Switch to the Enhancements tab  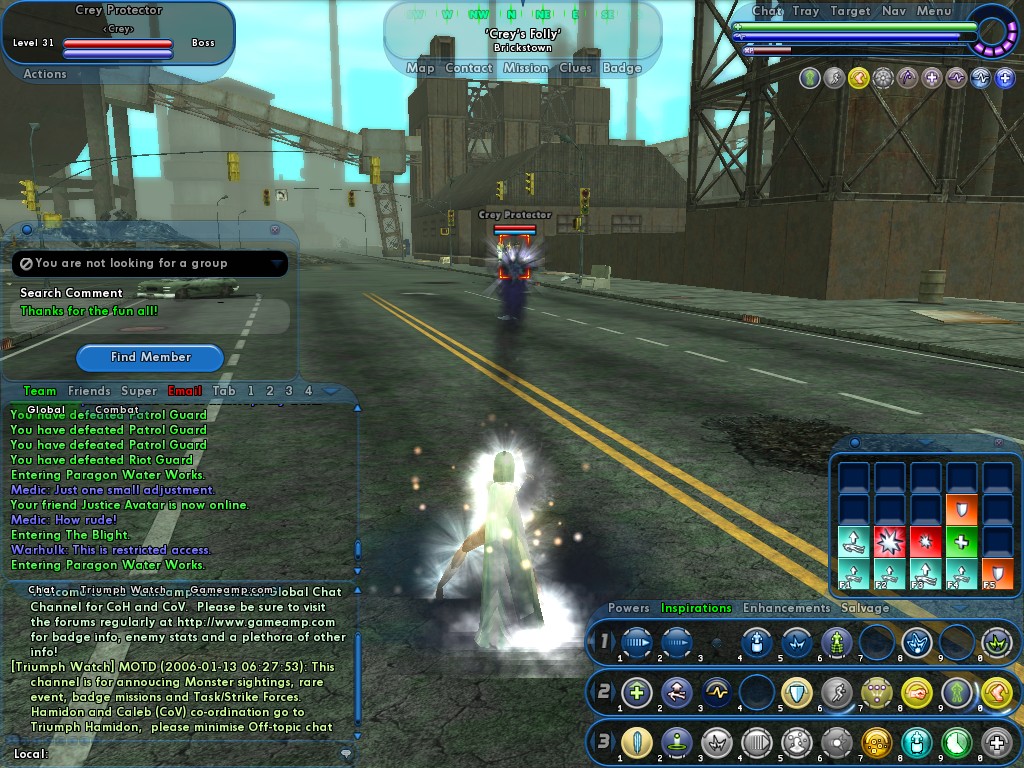point(786,607)
